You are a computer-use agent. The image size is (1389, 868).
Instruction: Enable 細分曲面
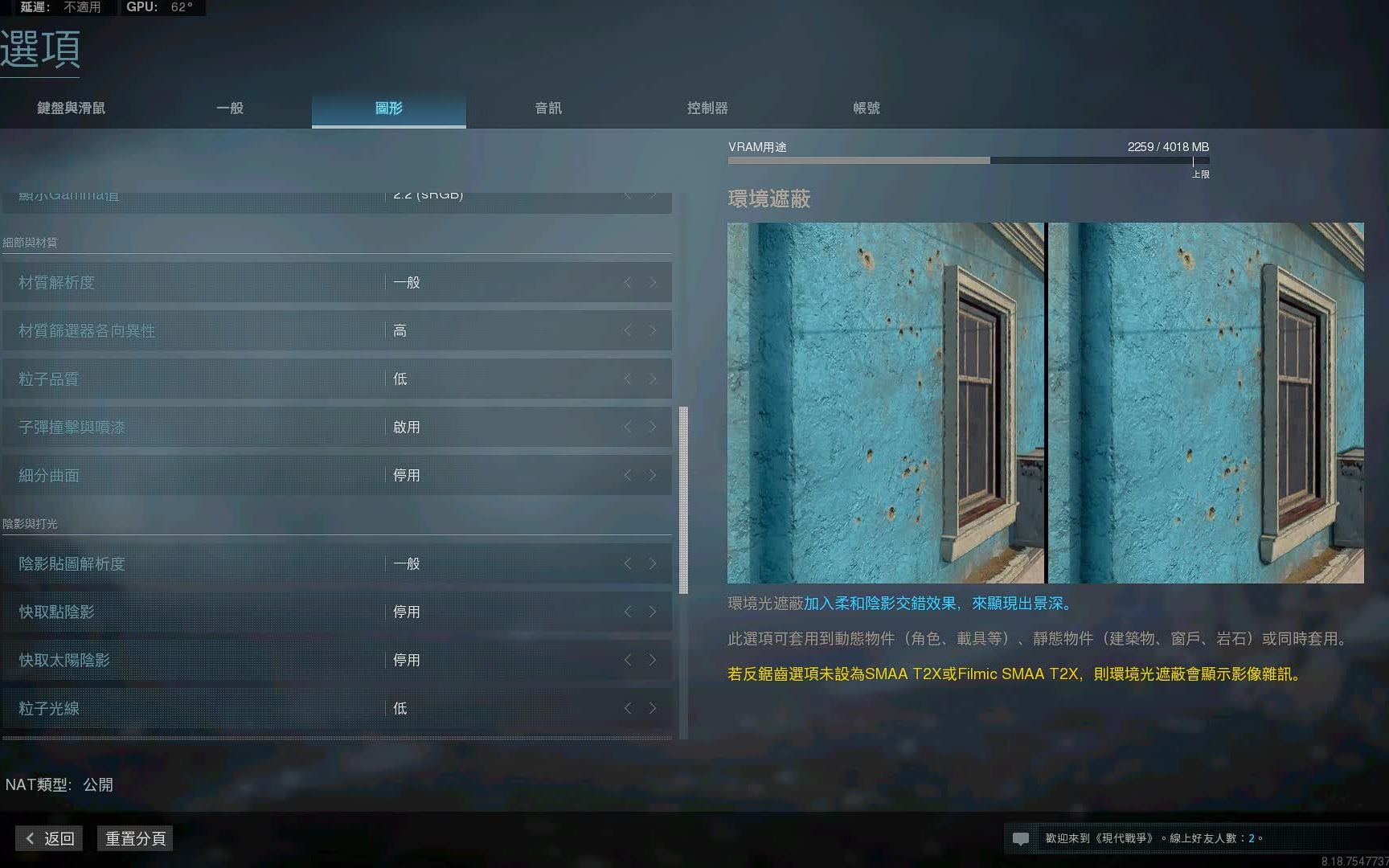click(652, 475)
